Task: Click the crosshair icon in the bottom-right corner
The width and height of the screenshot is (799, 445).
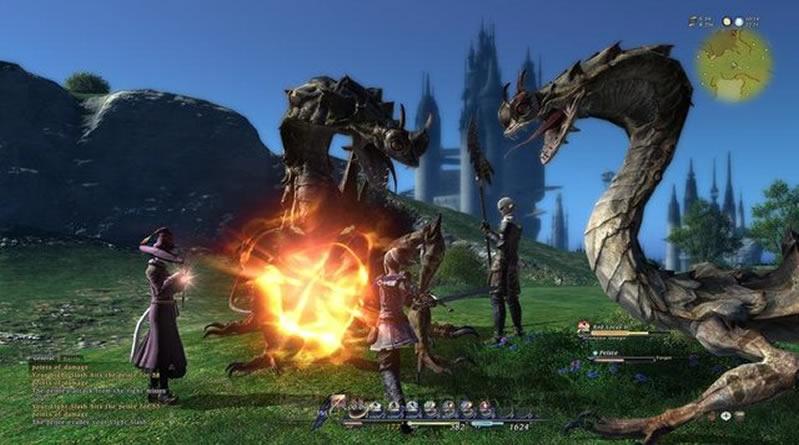Action: coord(725,415)
